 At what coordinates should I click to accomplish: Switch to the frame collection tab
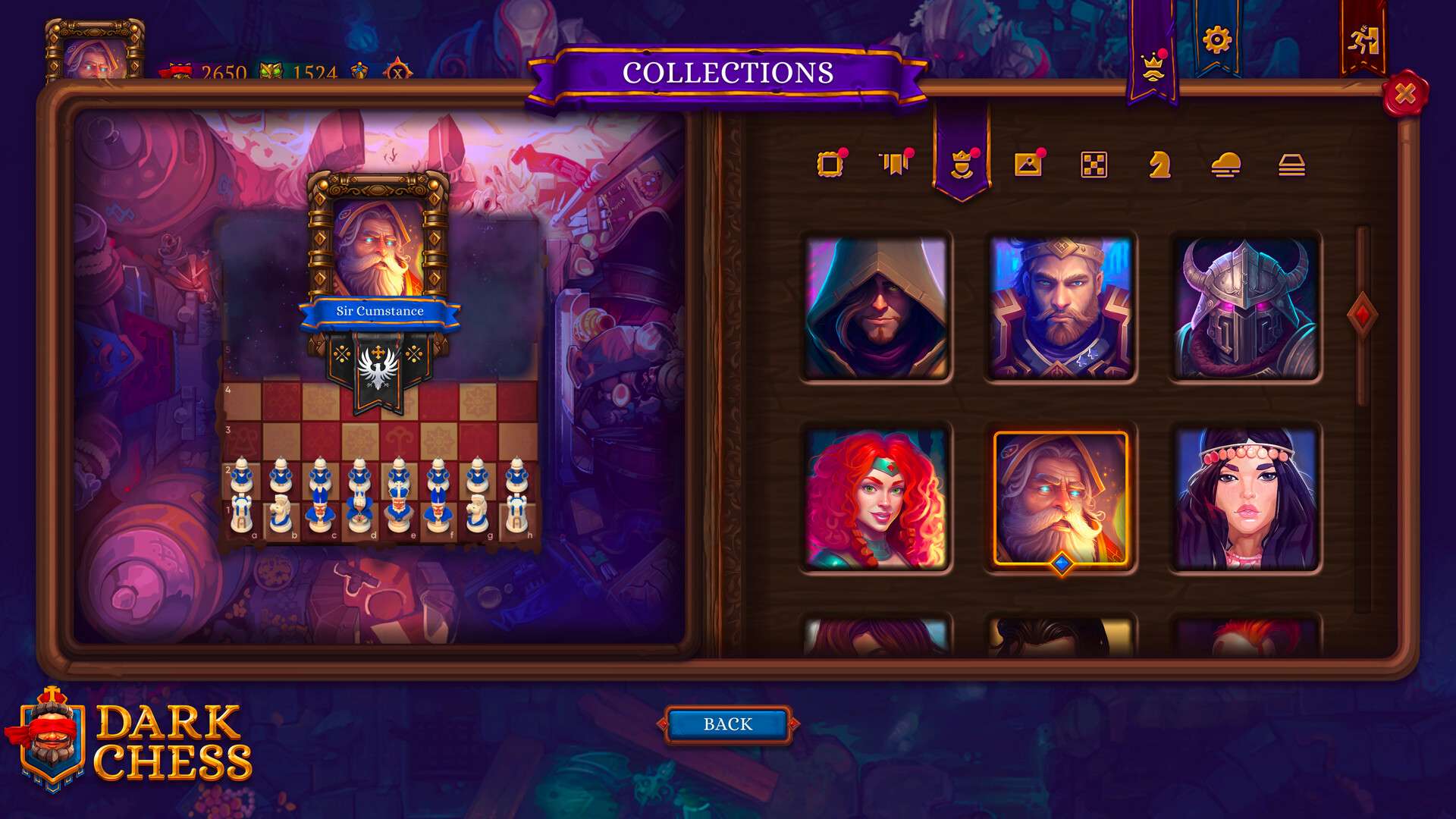point(830,164)
